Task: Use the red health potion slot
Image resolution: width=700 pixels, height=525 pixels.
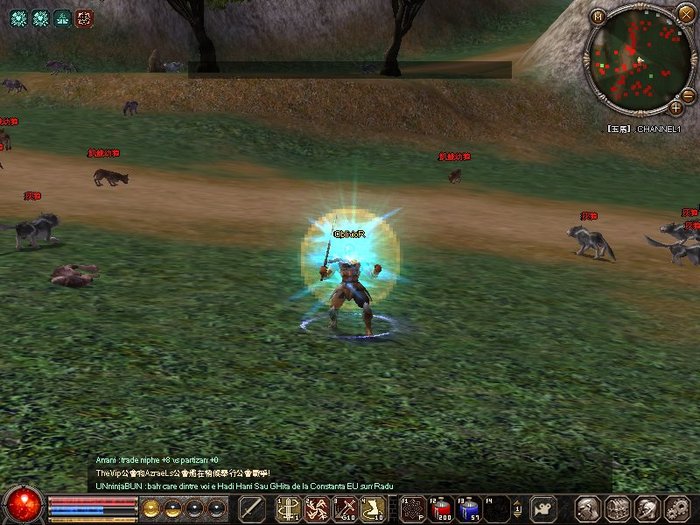Action: [441, 508]
